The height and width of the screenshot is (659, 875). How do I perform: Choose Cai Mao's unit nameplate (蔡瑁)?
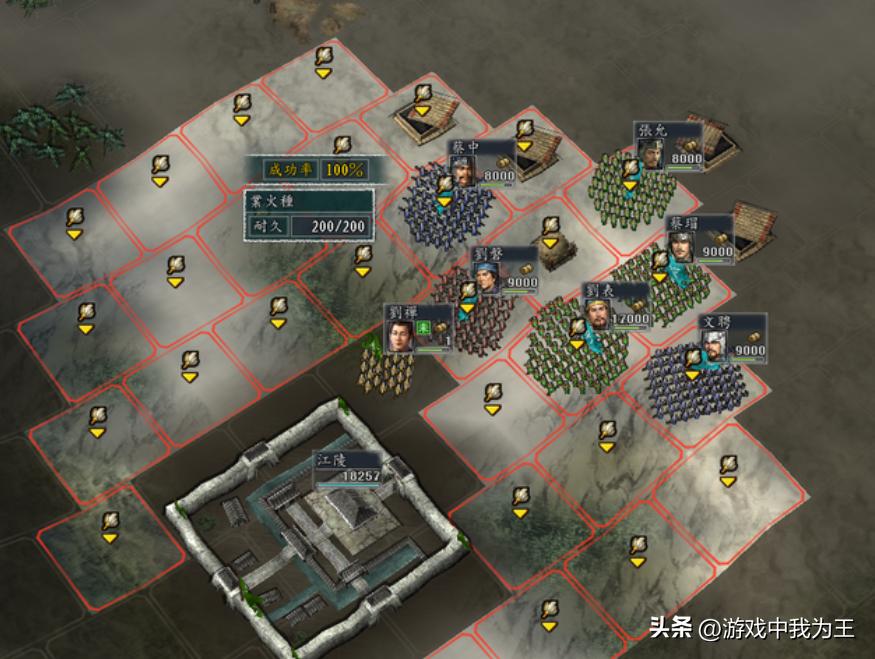(699, 240)
